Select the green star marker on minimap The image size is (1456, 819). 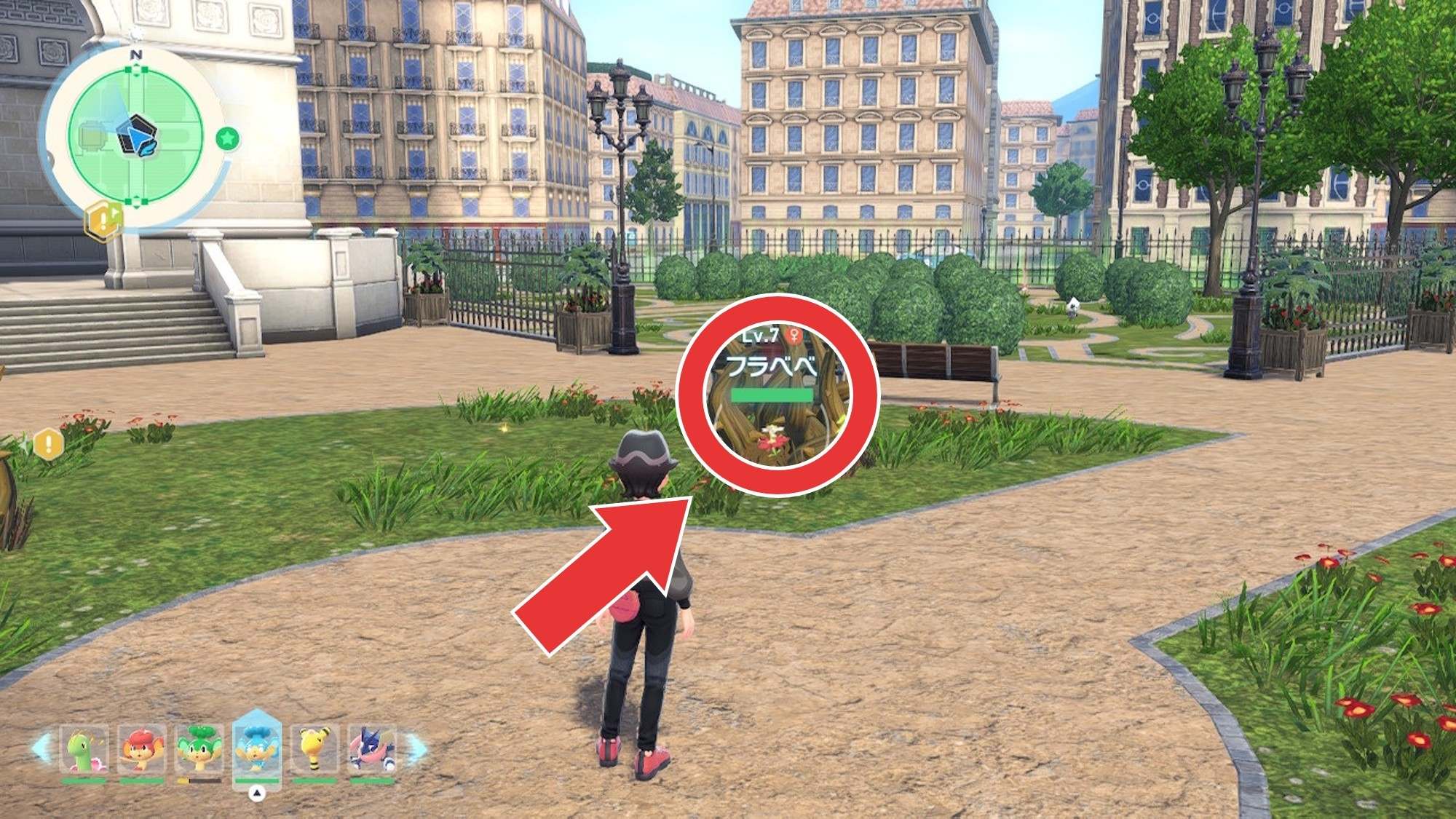click(228, 138)
